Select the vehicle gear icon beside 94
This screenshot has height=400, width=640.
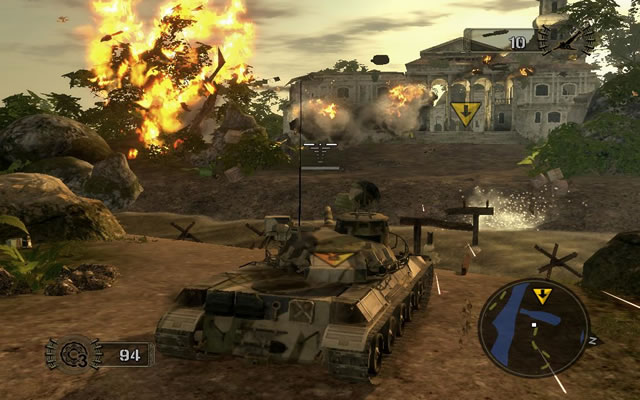(x=73, y=354)
